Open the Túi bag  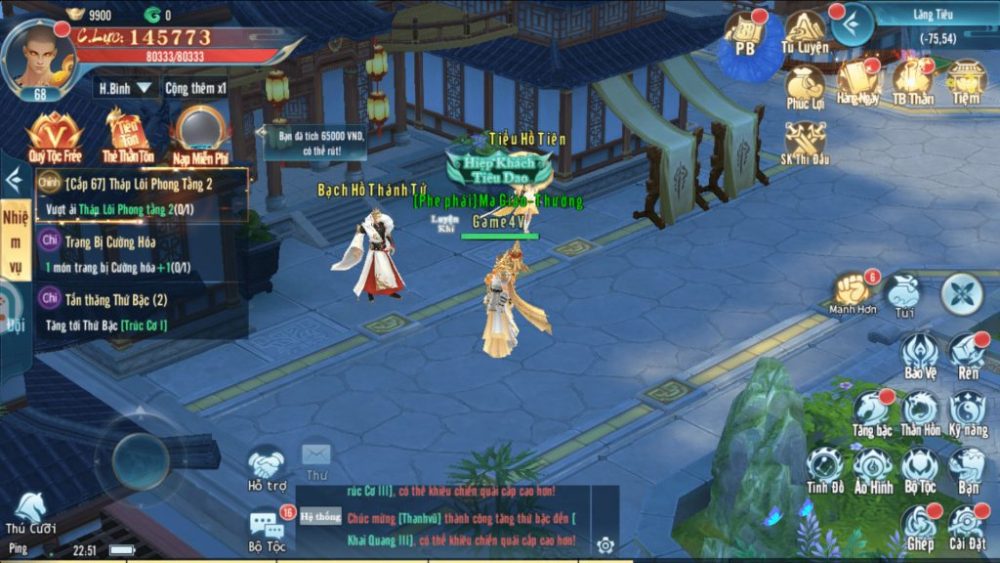(905, 295)
